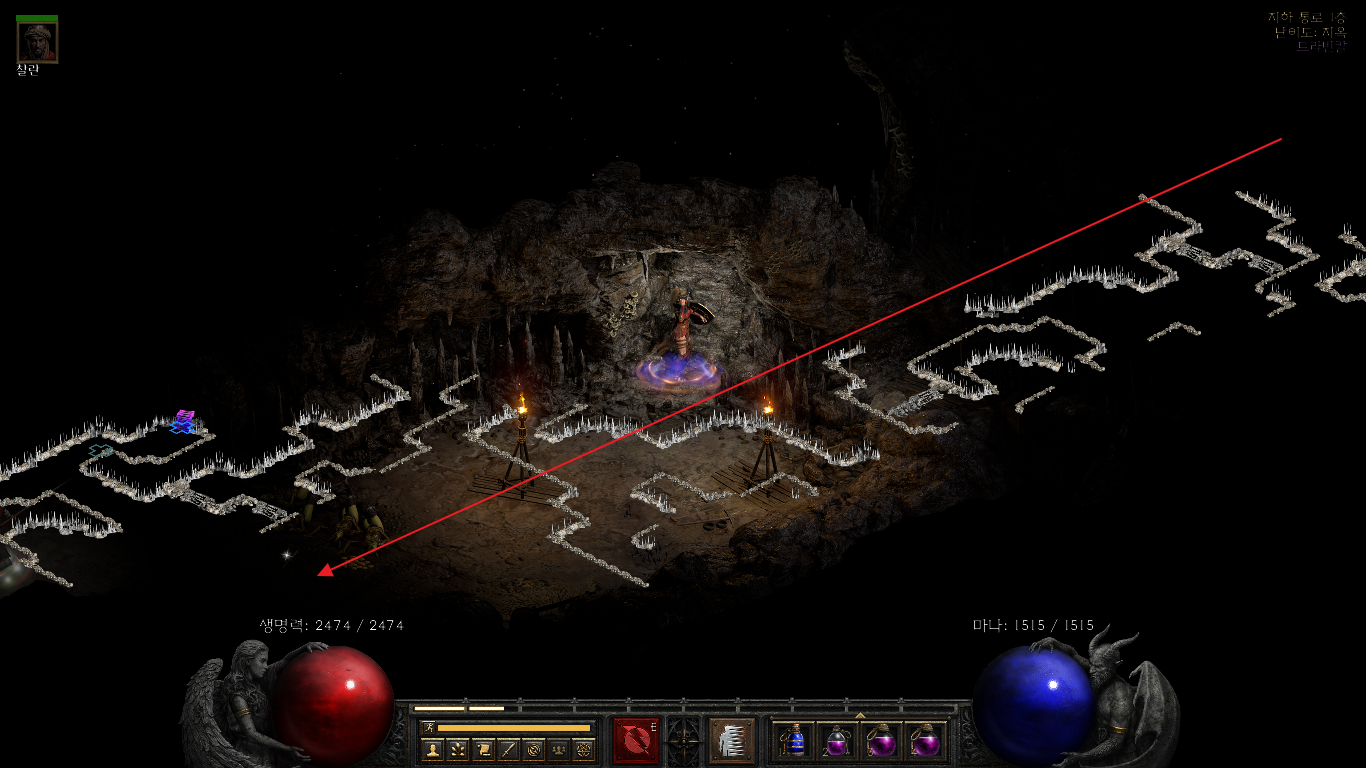Use the blue mana potion in the belt
Screen dimensions: 1366x768
click(x=794, y=741)
